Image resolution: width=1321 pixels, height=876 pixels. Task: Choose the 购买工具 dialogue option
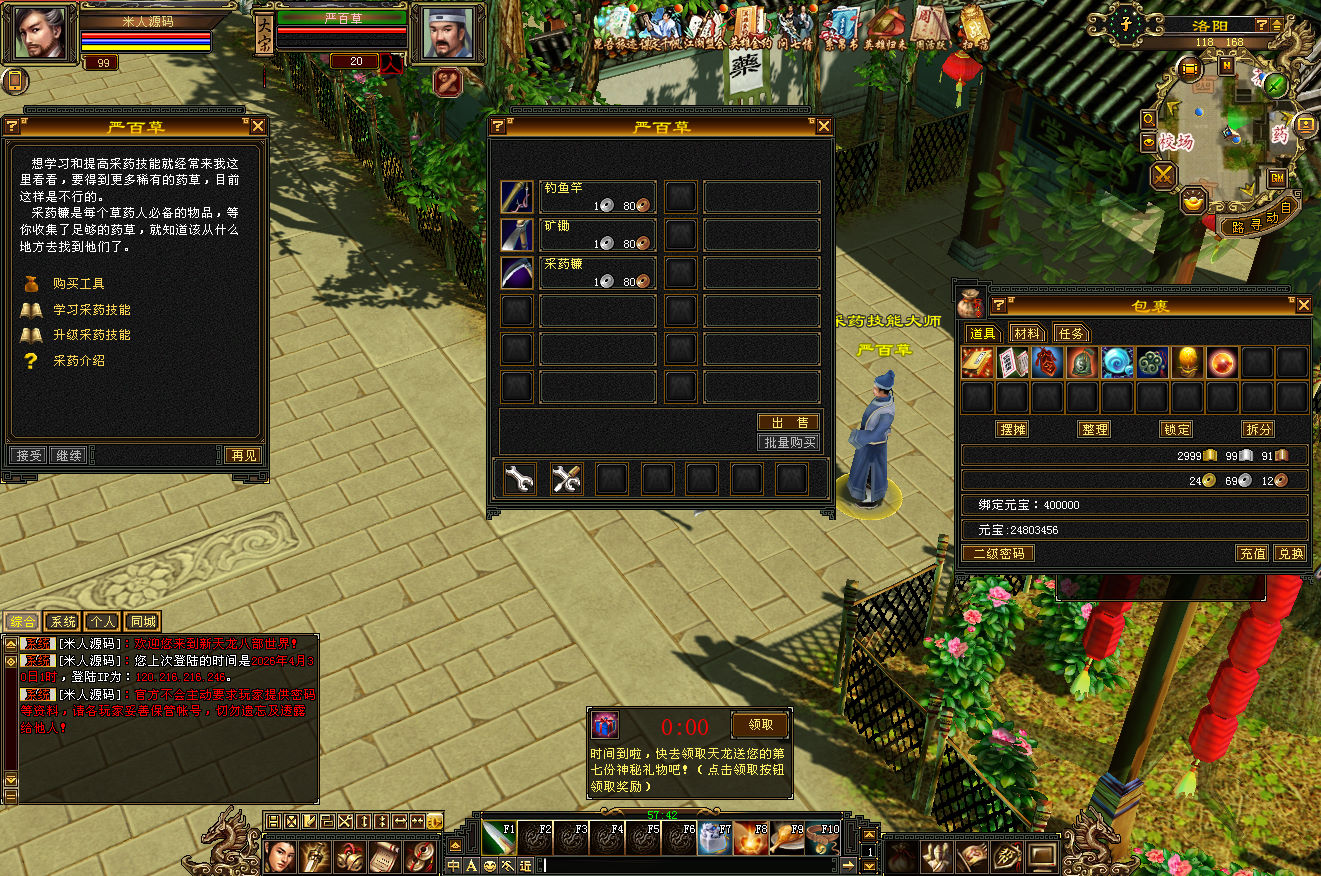click(79, 284)
